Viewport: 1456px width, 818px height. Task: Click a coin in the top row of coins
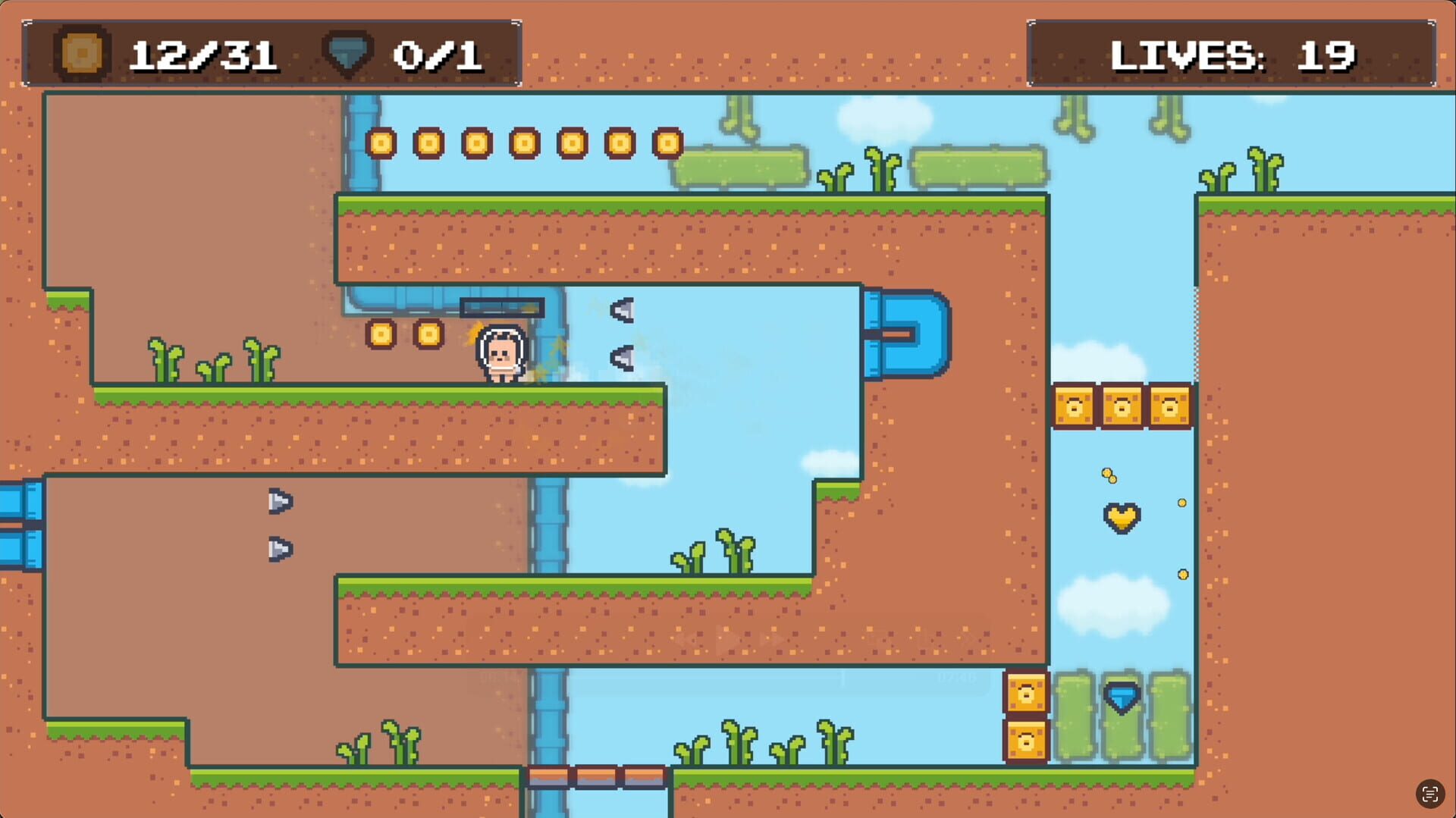coord(477,143)
